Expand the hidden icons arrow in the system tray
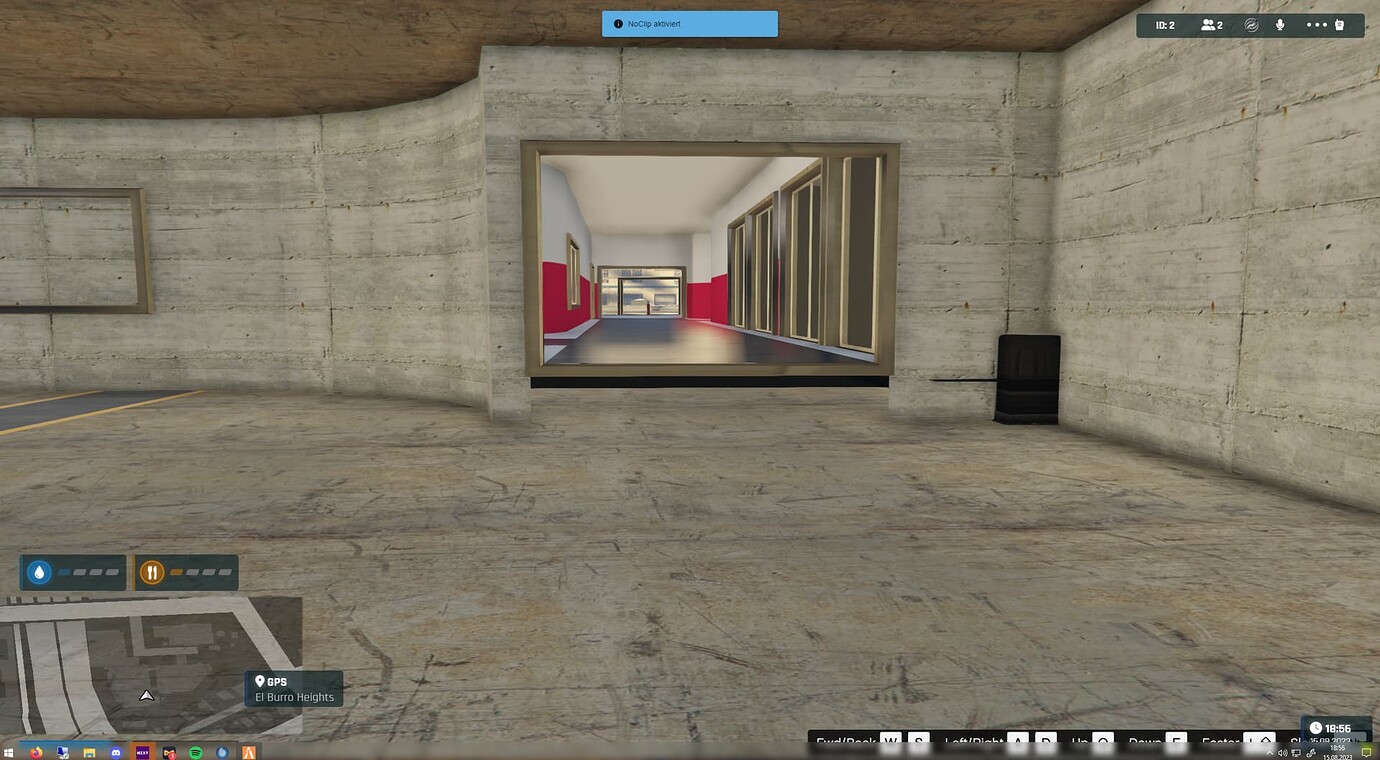 [x=1268, y=753]
